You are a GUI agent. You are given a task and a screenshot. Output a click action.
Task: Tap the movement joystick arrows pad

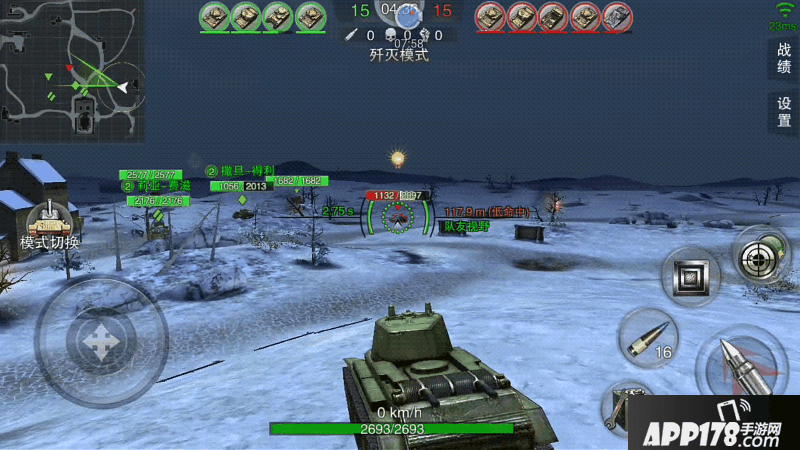point(100,342)
